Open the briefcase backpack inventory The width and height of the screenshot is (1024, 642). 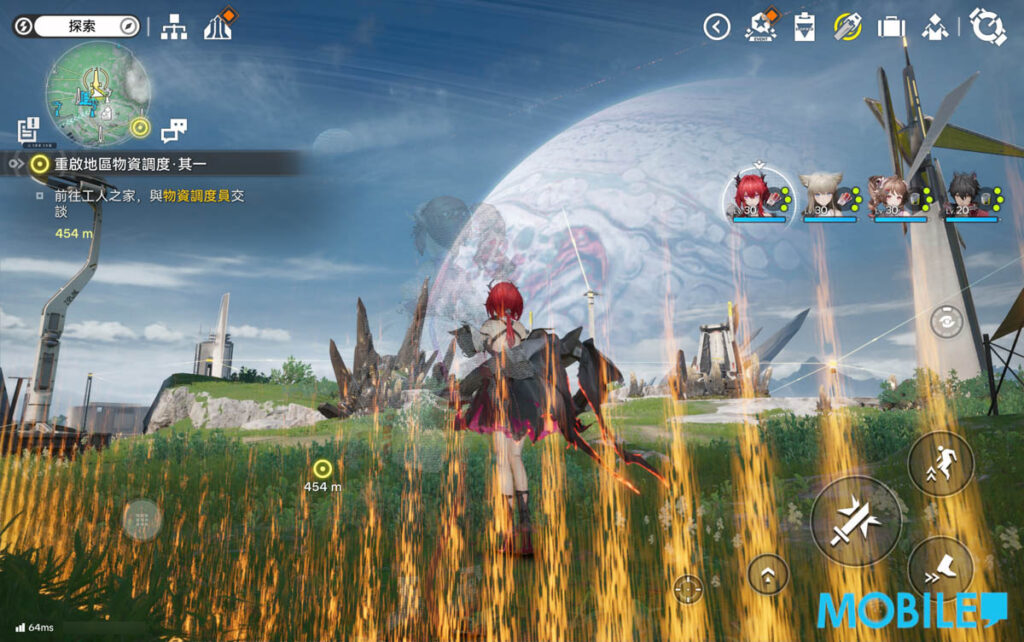[891, 27]
